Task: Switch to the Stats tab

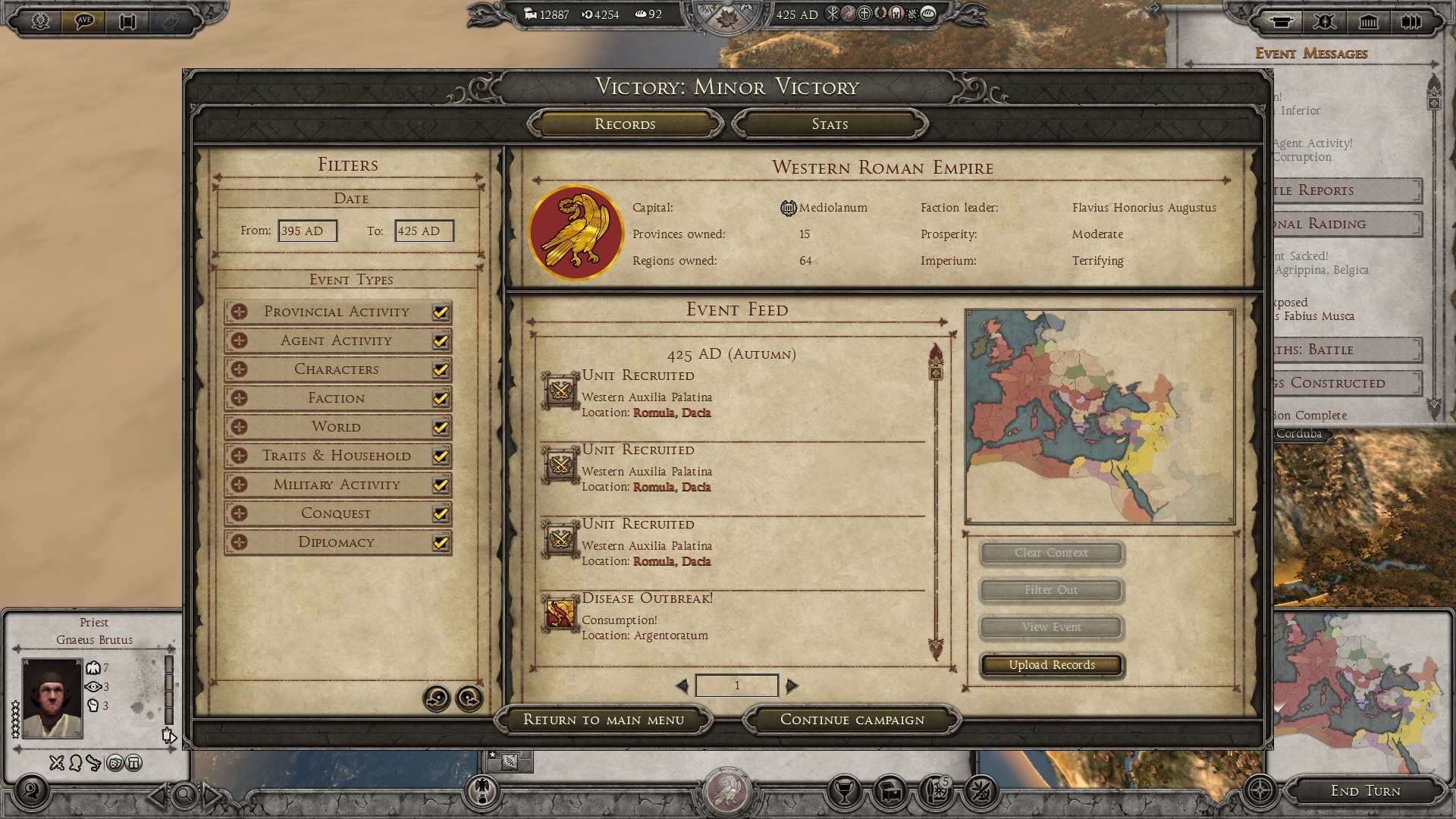Action: [830, 124]
